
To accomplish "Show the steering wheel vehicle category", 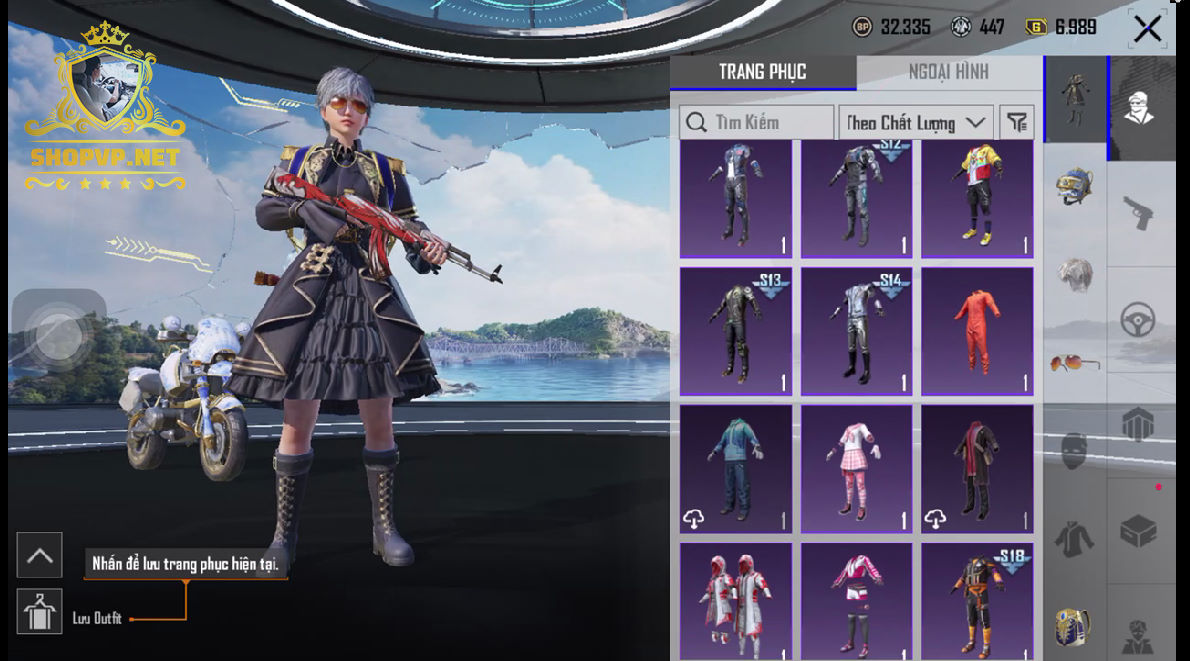I will pyautogui.click(x=1138, y=320).
